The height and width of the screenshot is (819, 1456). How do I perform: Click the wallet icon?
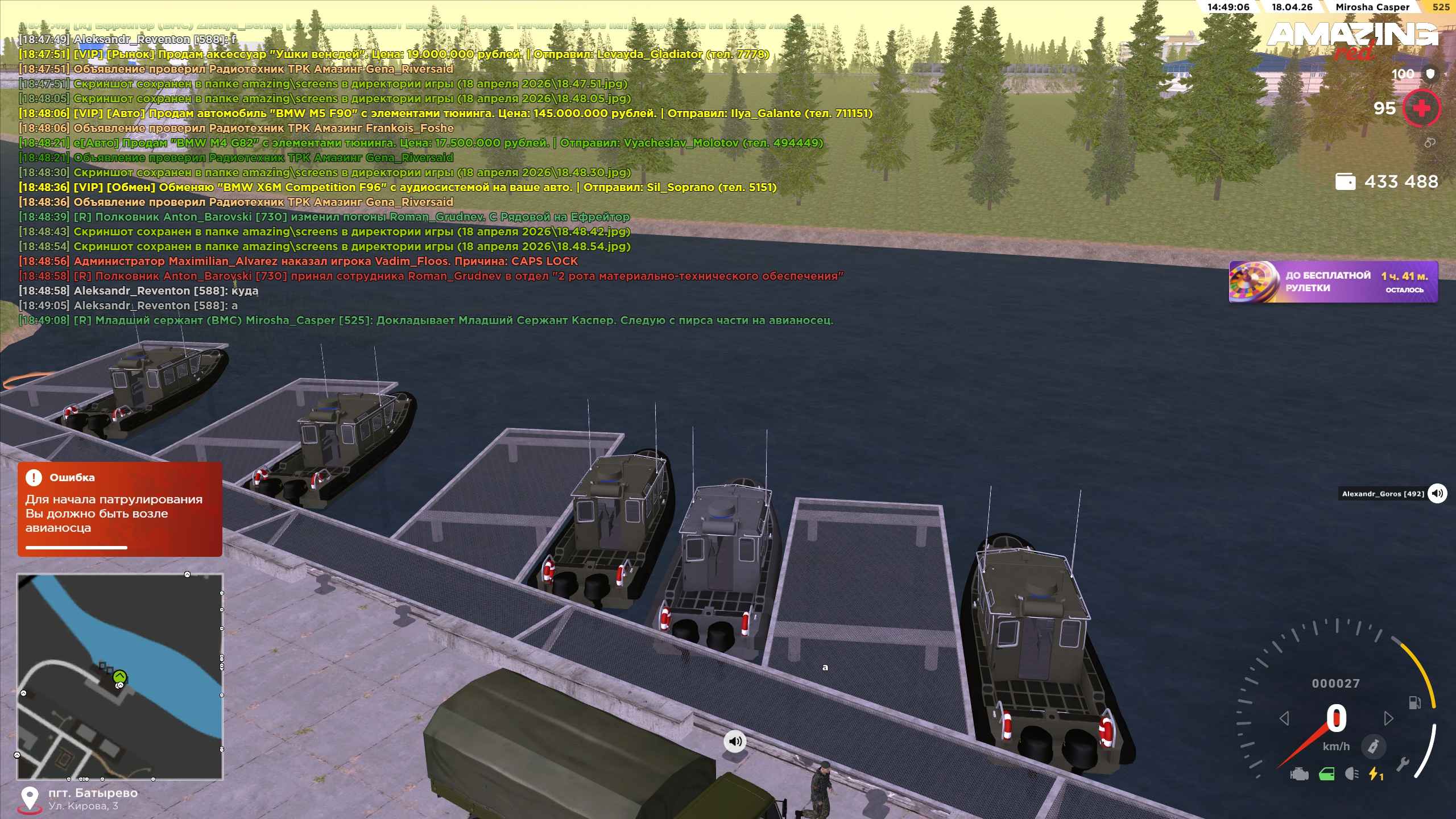coord(1345,182)
